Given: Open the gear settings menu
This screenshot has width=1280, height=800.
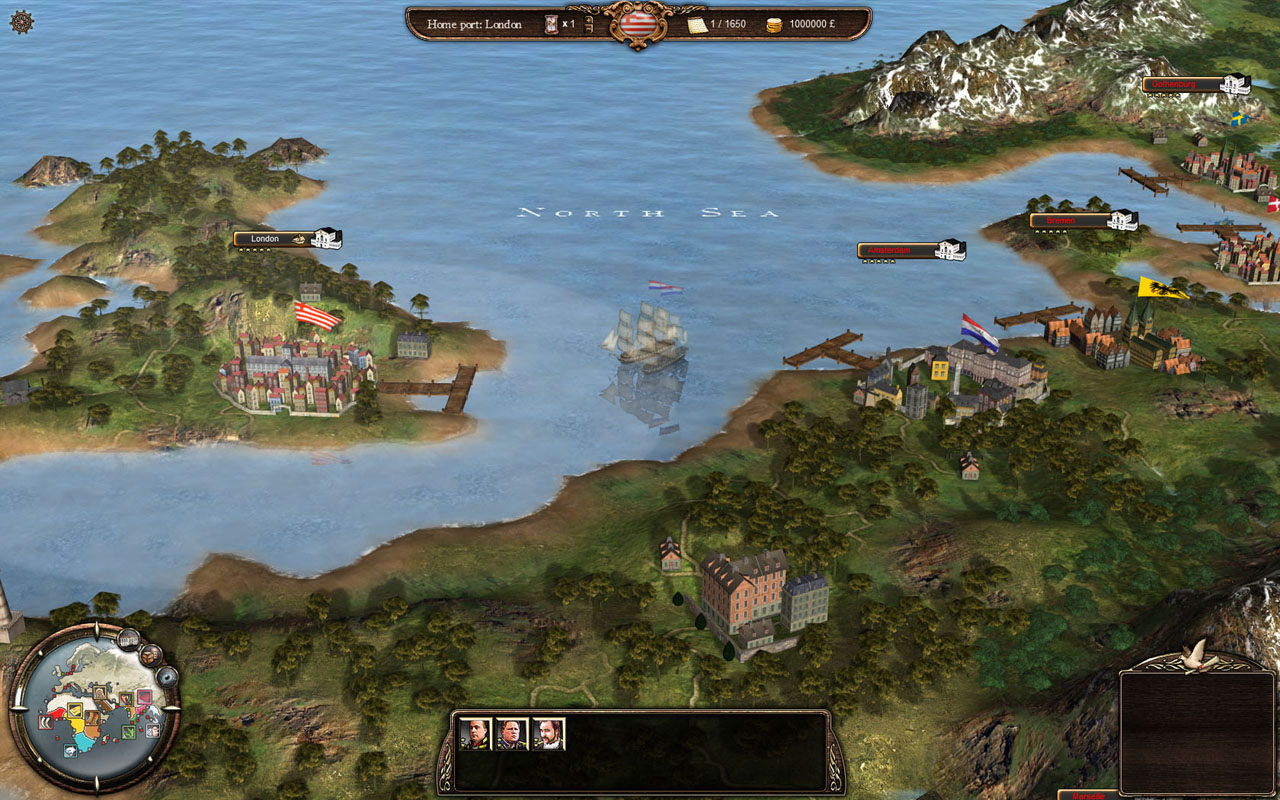Looking at the screenshot, I should (x=21, y=22).
